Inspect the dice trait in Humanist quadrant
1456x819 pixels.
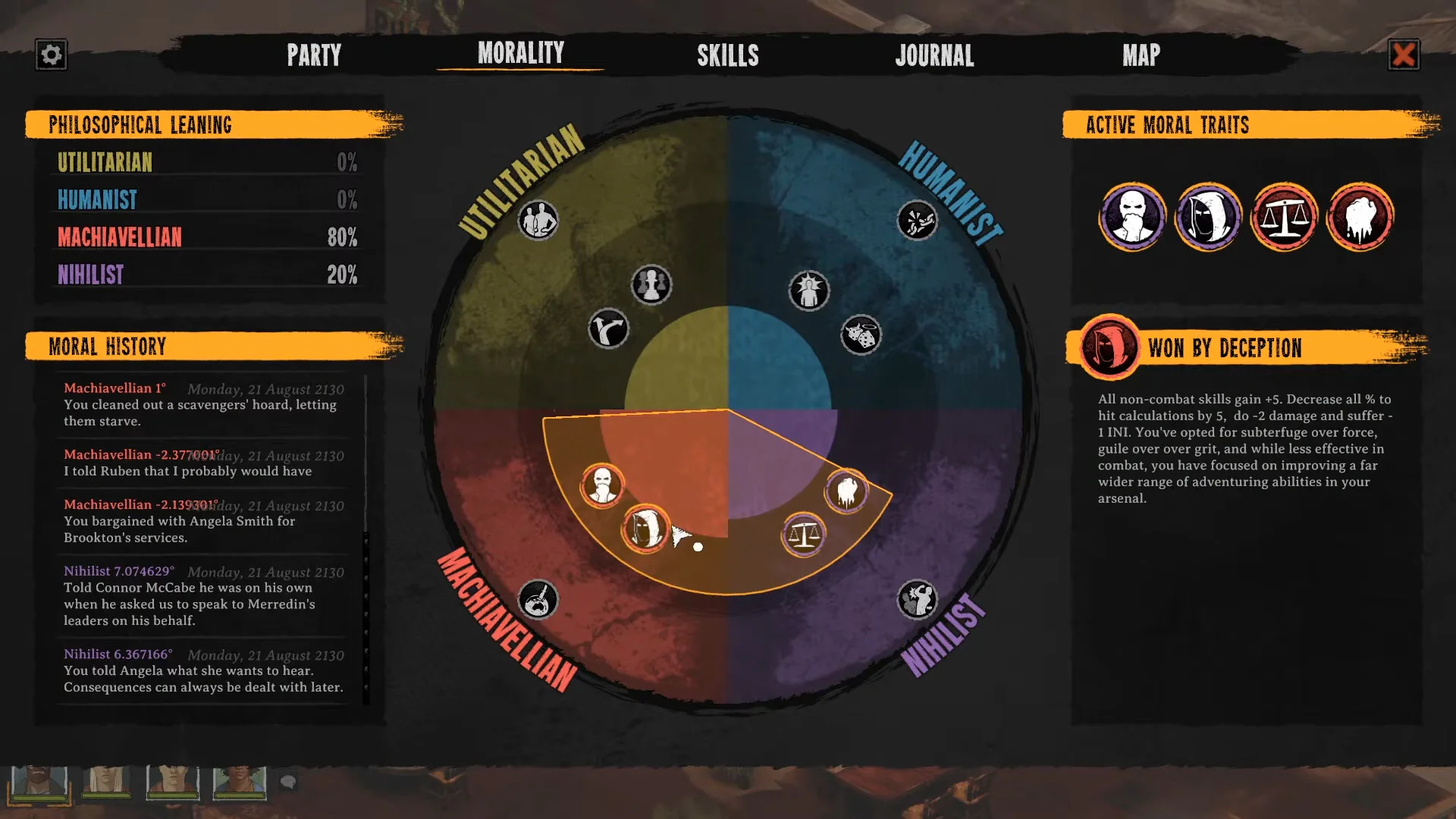pos(861,335)
